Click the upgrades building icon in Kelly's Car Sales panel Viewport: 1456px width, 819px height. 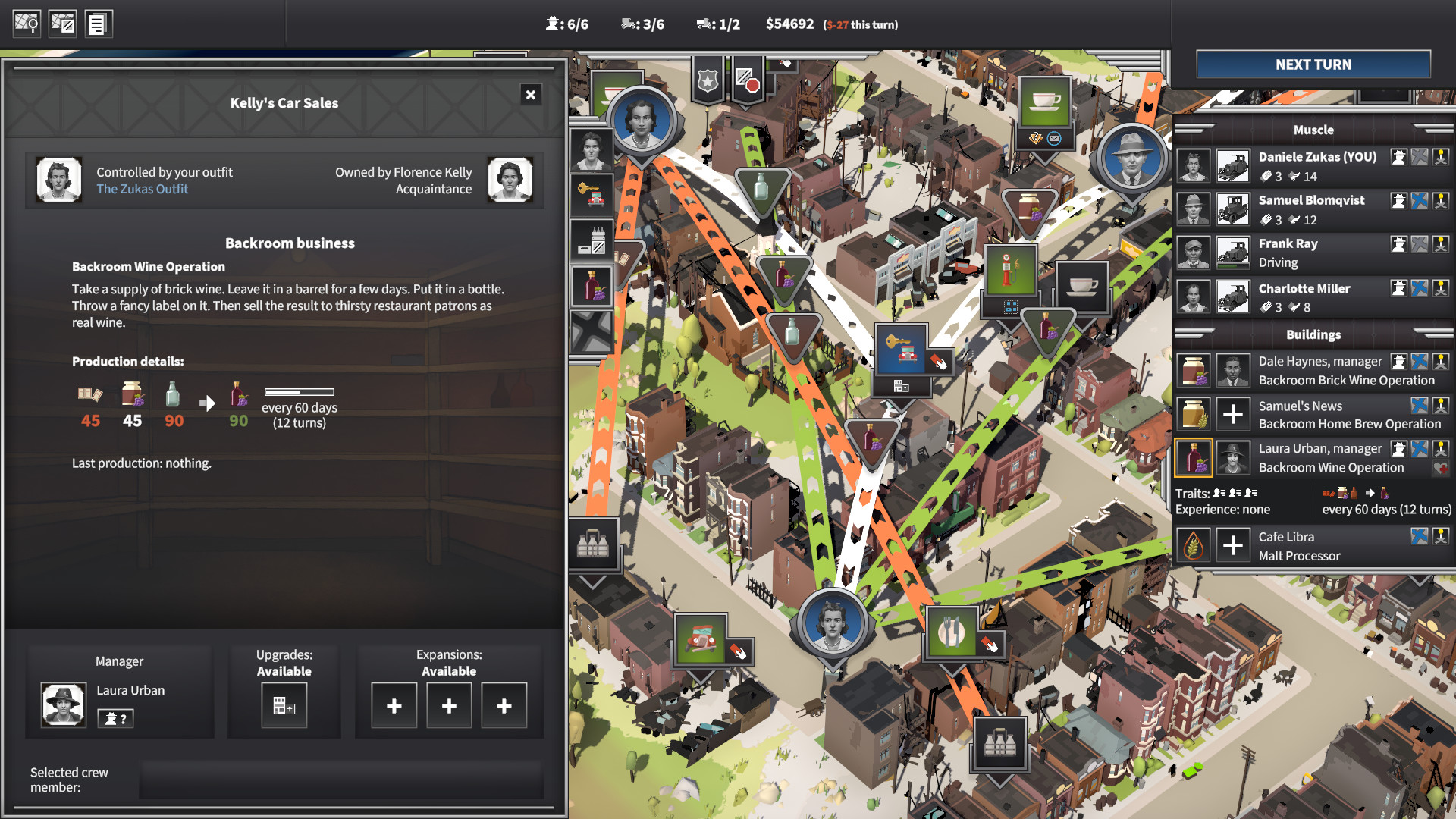click(x=284, y=704)
